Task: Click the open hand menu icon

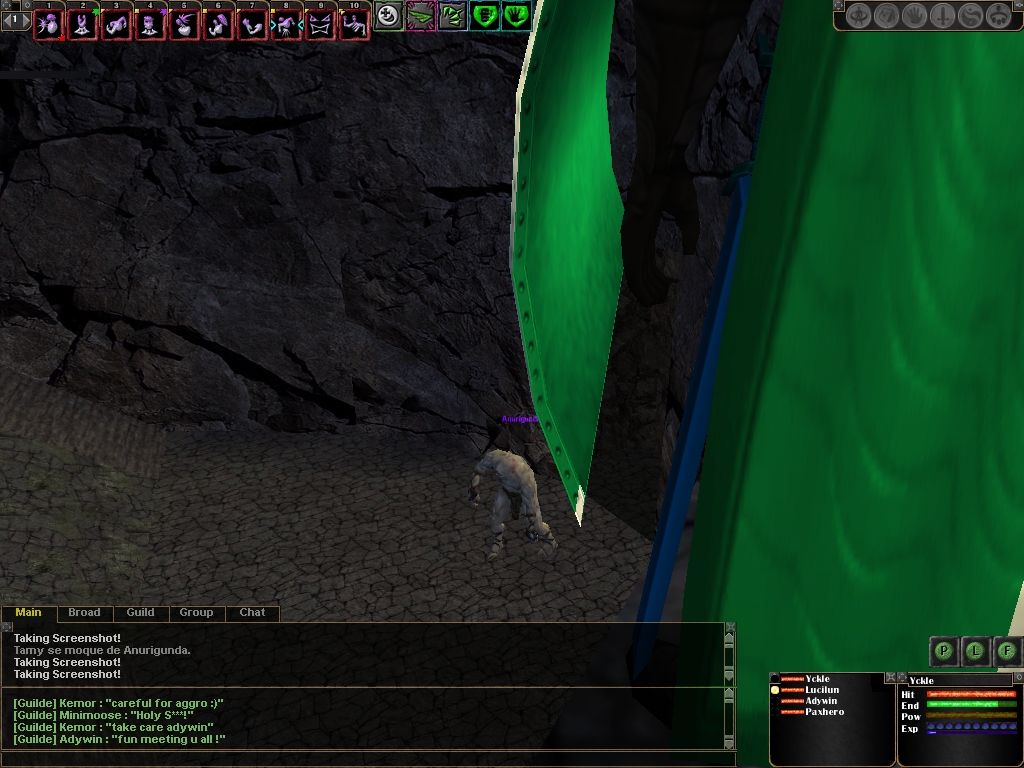Action: click(914, 16)
